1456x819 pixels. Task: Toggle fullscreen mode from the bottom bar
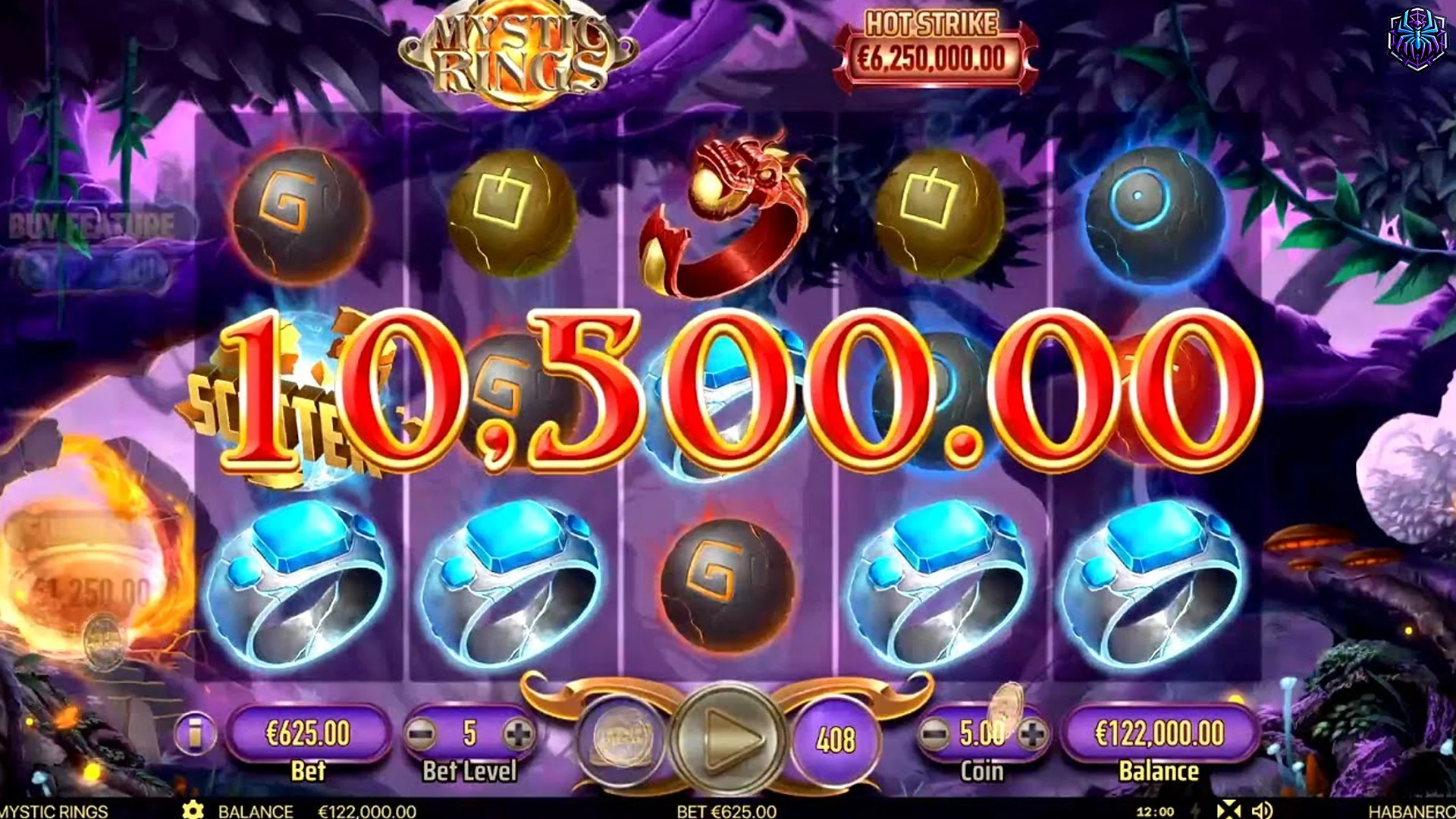(1228, 808)
